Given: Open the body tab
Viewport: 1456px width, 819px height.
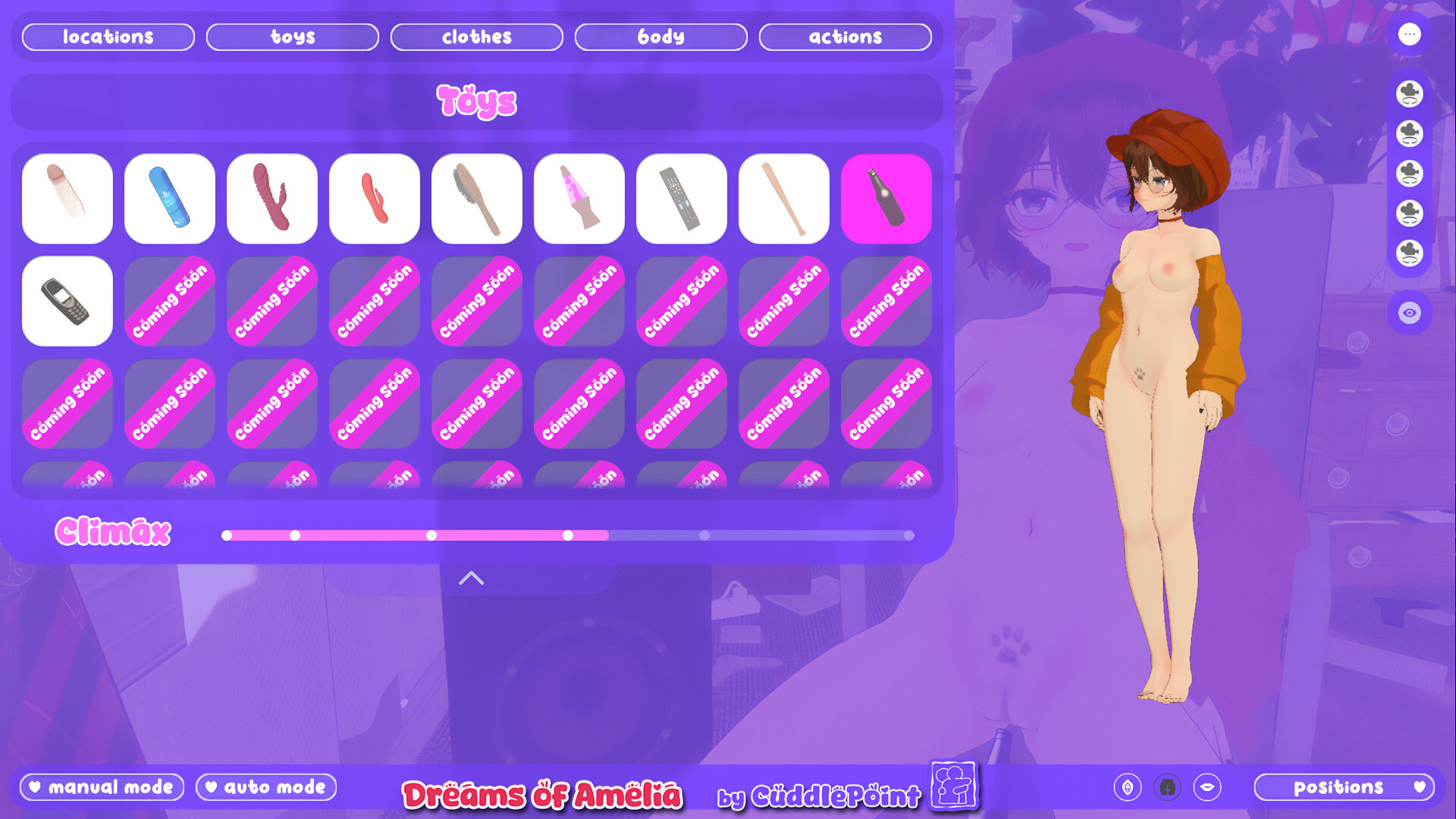Looking at the screenshot, I should coord(661,36).
